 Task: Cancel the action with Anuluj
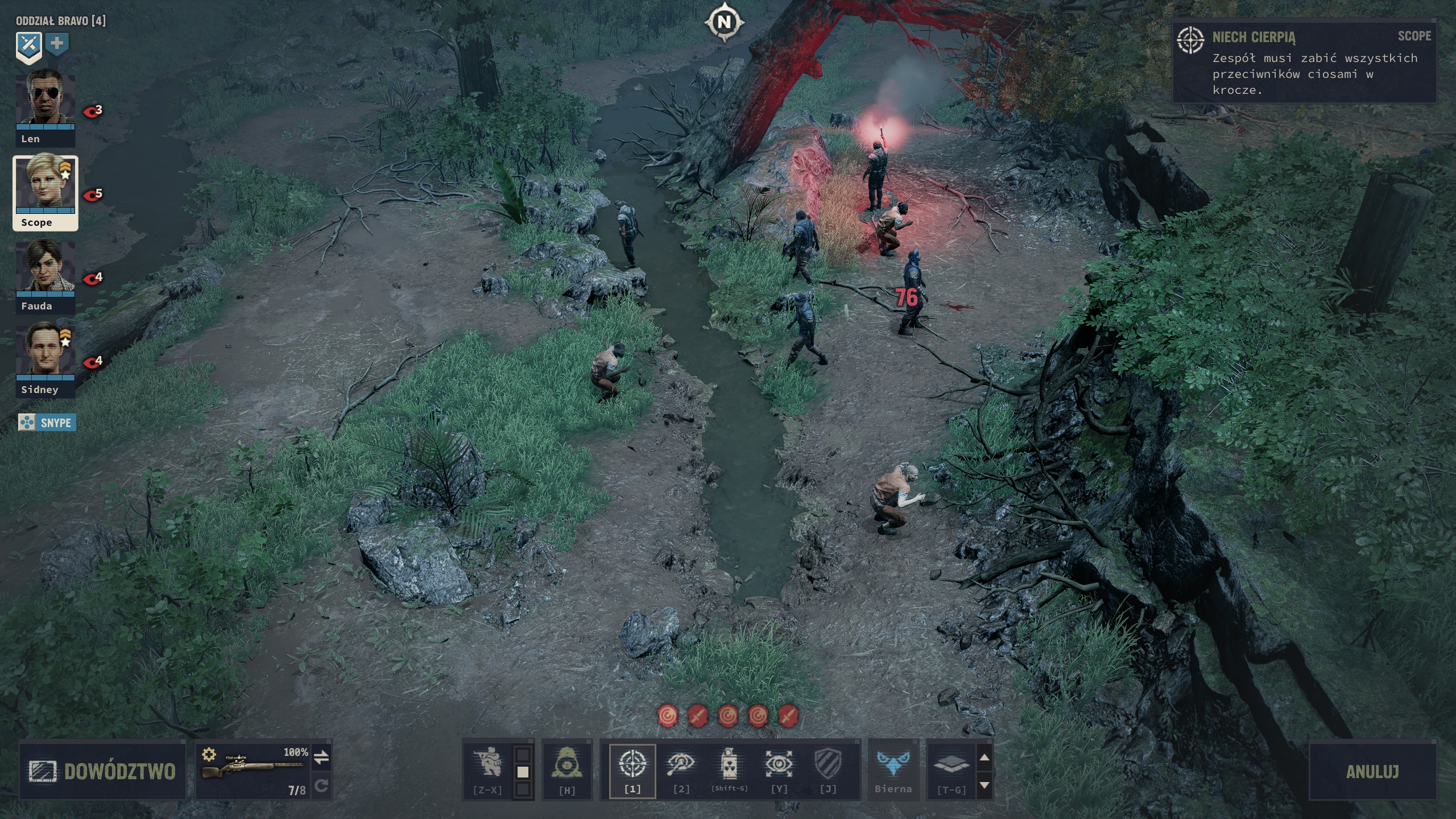[1372, 771]
